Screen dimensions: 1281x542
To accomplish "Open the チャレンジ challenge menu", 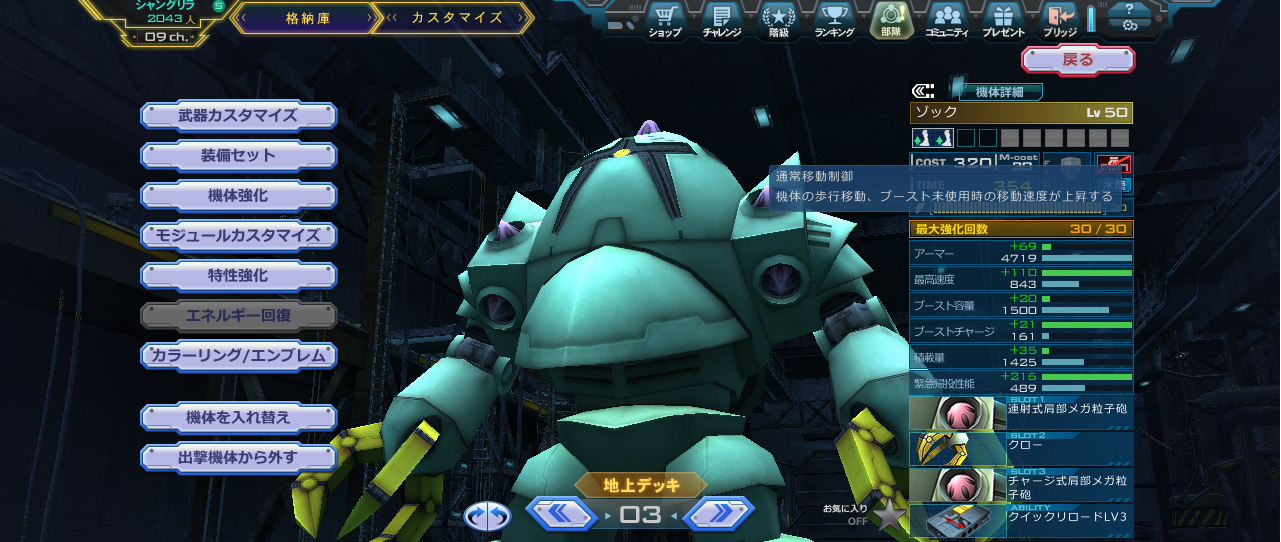I will pyautogui.click(x=721, y=20).
